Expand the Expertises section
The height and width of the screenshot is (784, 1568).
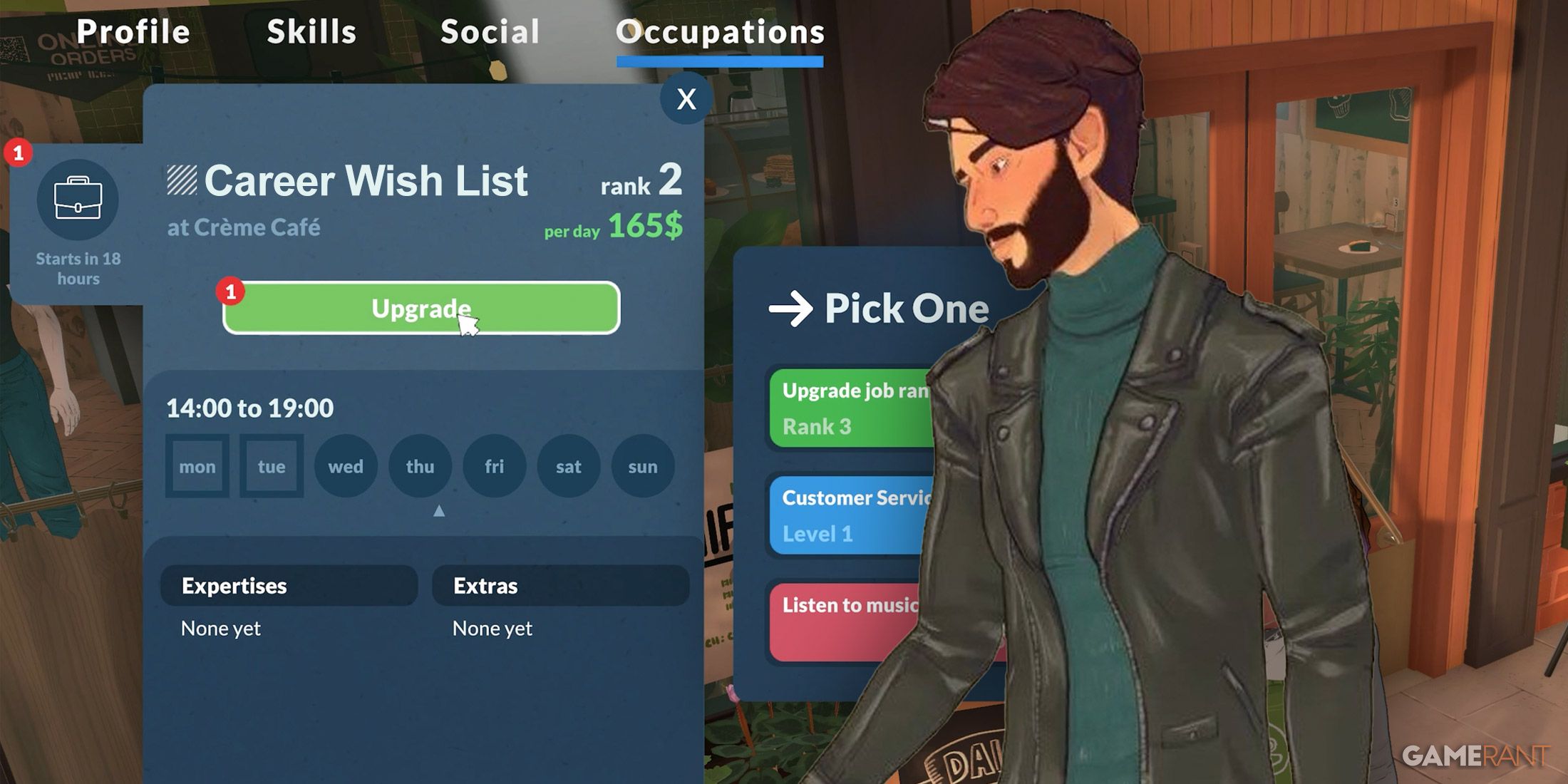click(x=289, y=586)
